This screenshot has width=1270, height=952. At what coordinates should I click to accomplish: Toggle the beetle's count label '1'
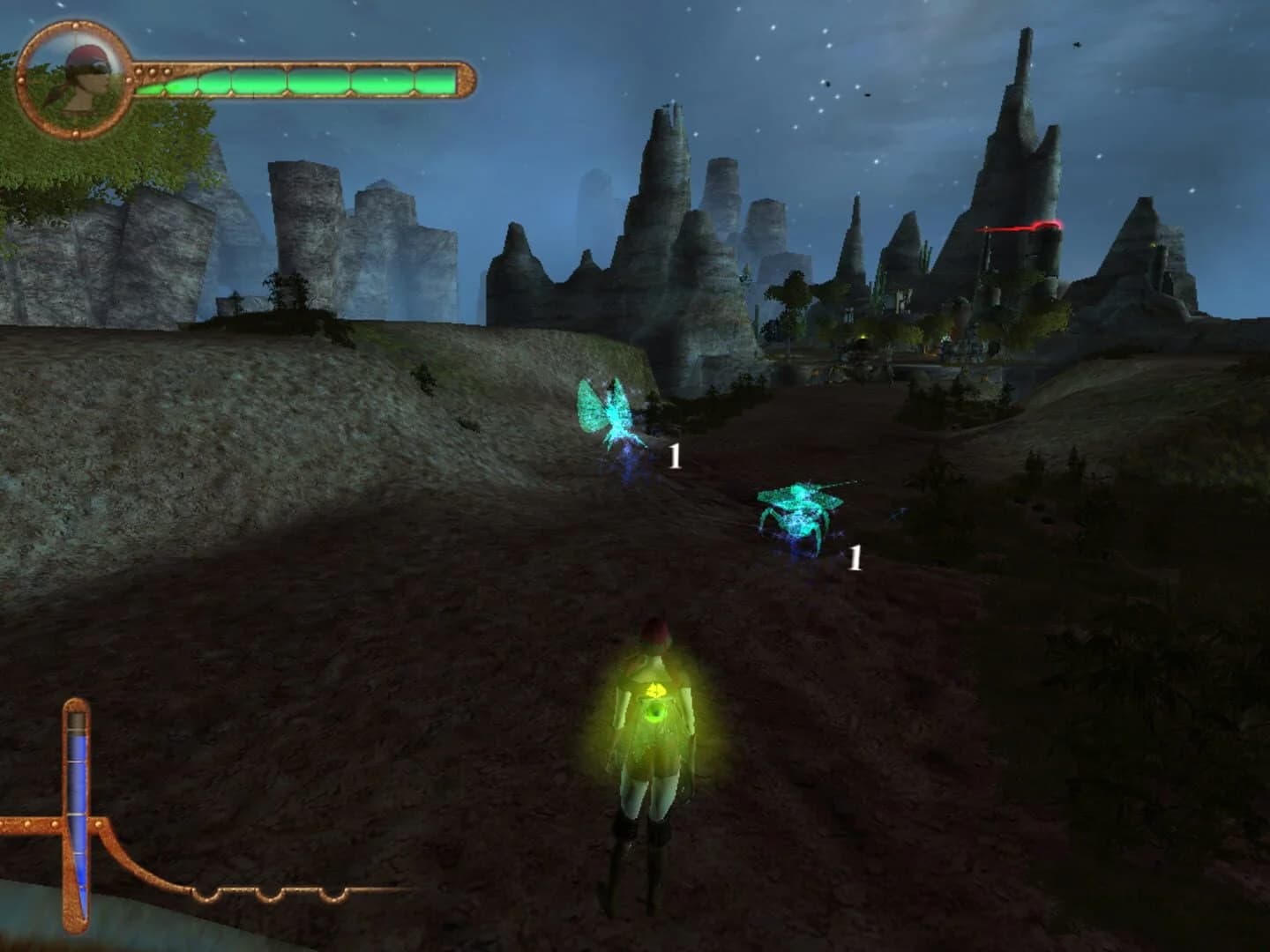[x=855, y=558]
